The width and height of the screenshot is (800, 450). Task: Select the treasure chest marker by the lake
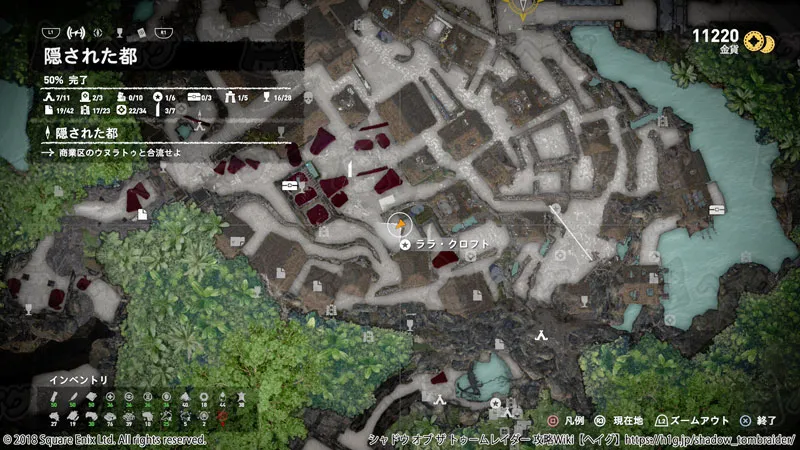(716, 210)
